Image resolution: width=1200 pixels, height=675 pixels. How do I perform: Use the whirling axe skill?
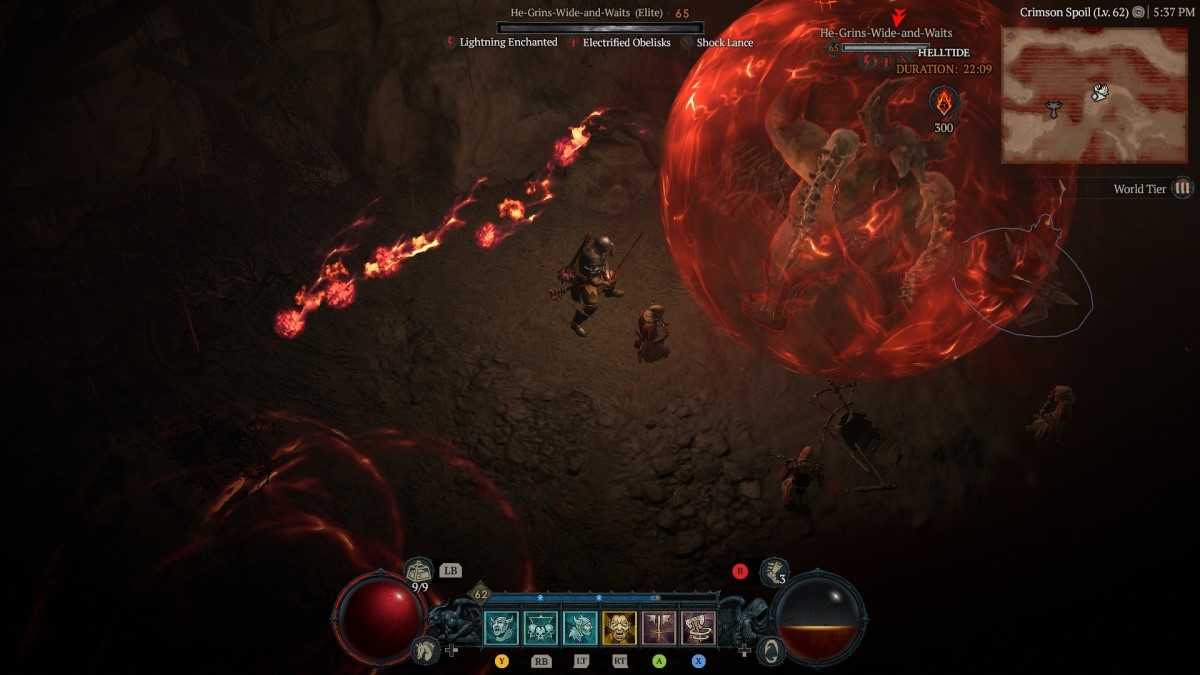[698, 628]
